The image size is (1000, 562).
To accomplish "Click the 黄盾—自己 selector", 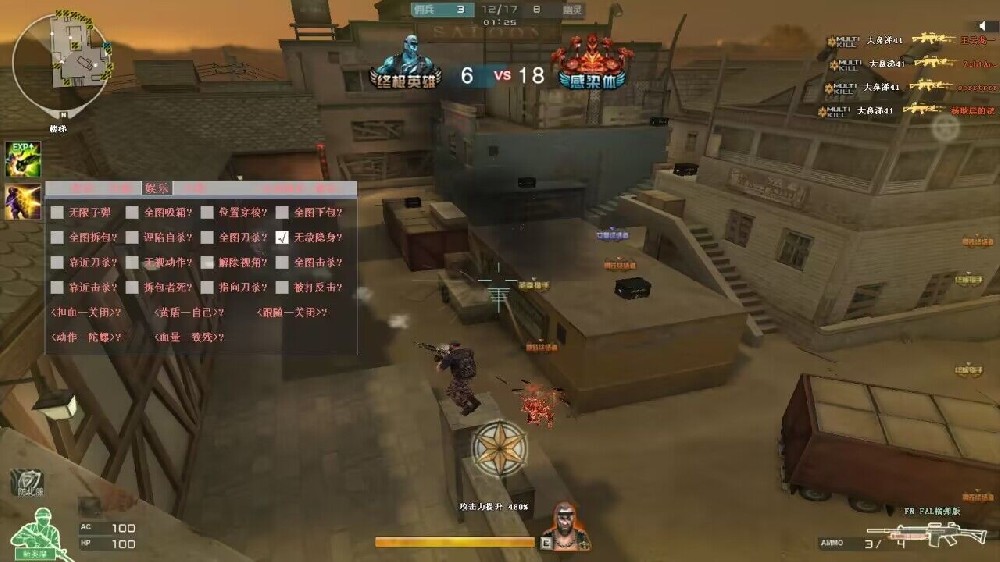I will point(189,313).
